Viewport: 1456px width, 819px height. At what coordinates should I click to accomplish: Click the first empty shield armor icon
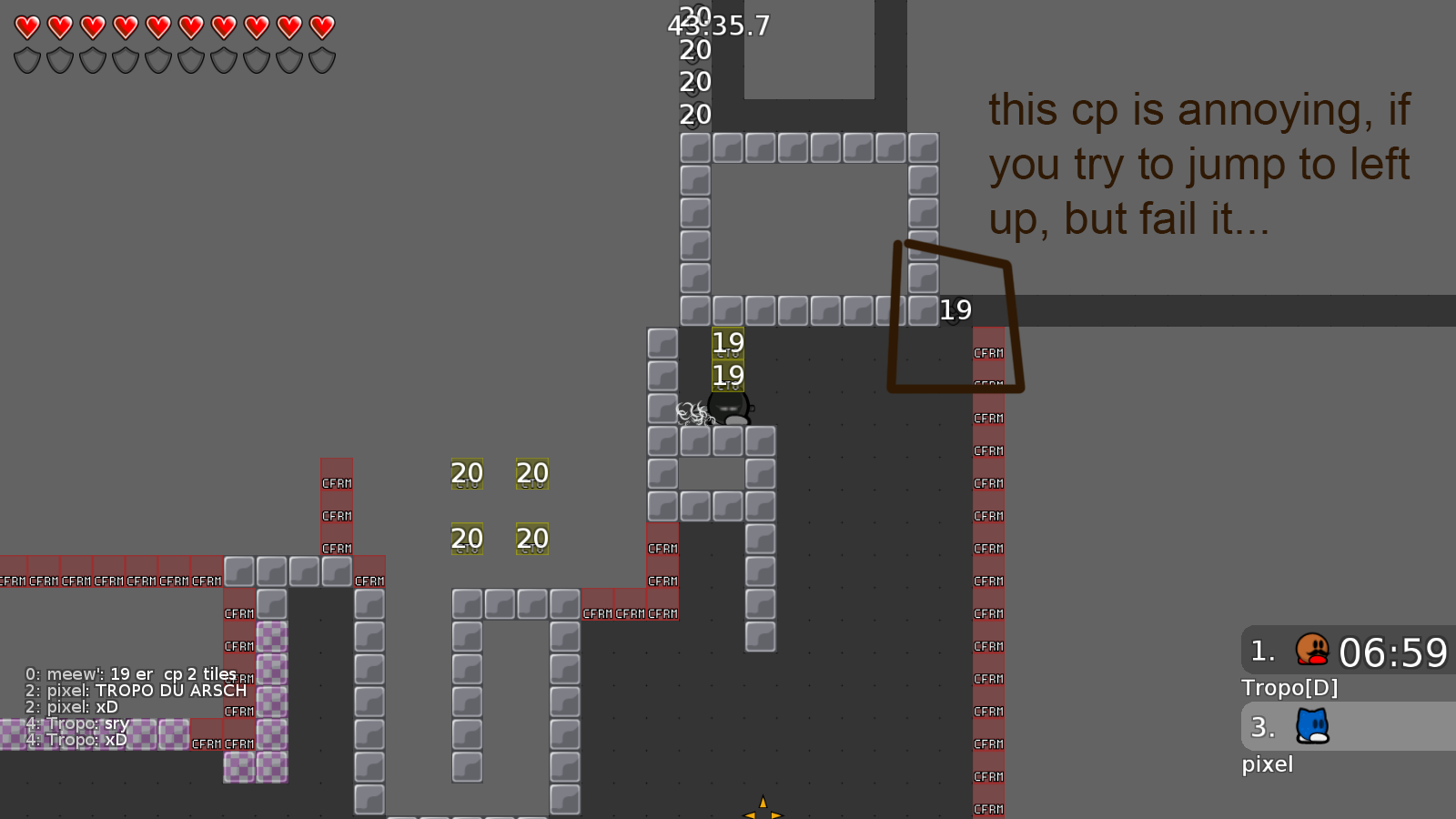(x=26, y=62)
